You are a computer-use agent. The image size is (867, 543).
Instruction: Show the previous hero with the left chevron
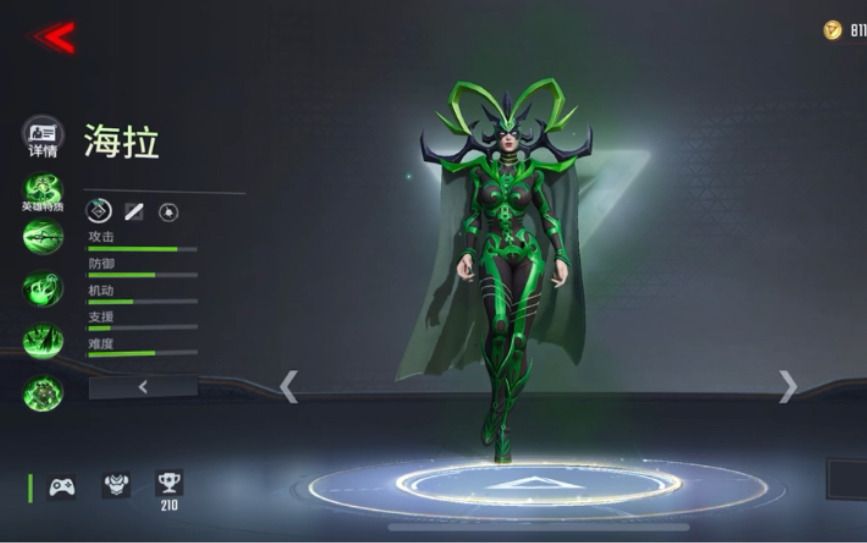[x=289, y=387]
